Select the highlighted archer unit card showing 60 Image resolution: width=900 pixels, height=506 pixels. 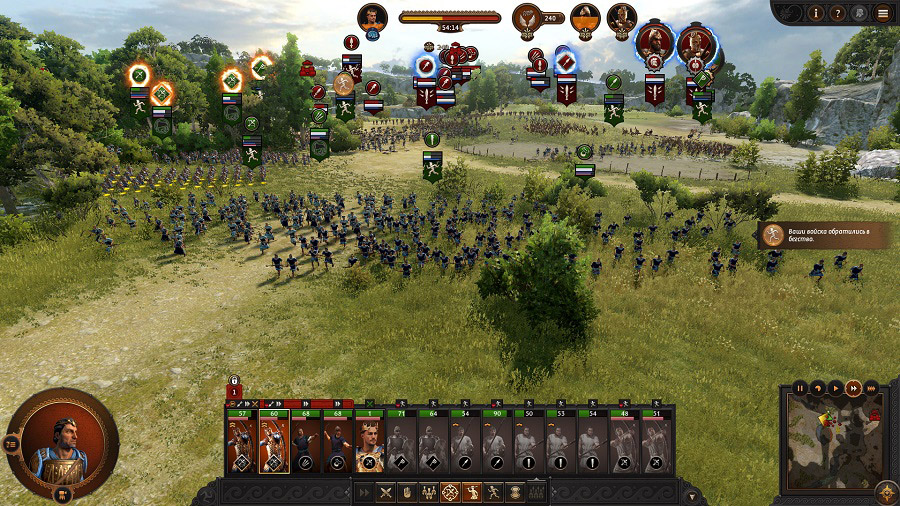point(273,446)
